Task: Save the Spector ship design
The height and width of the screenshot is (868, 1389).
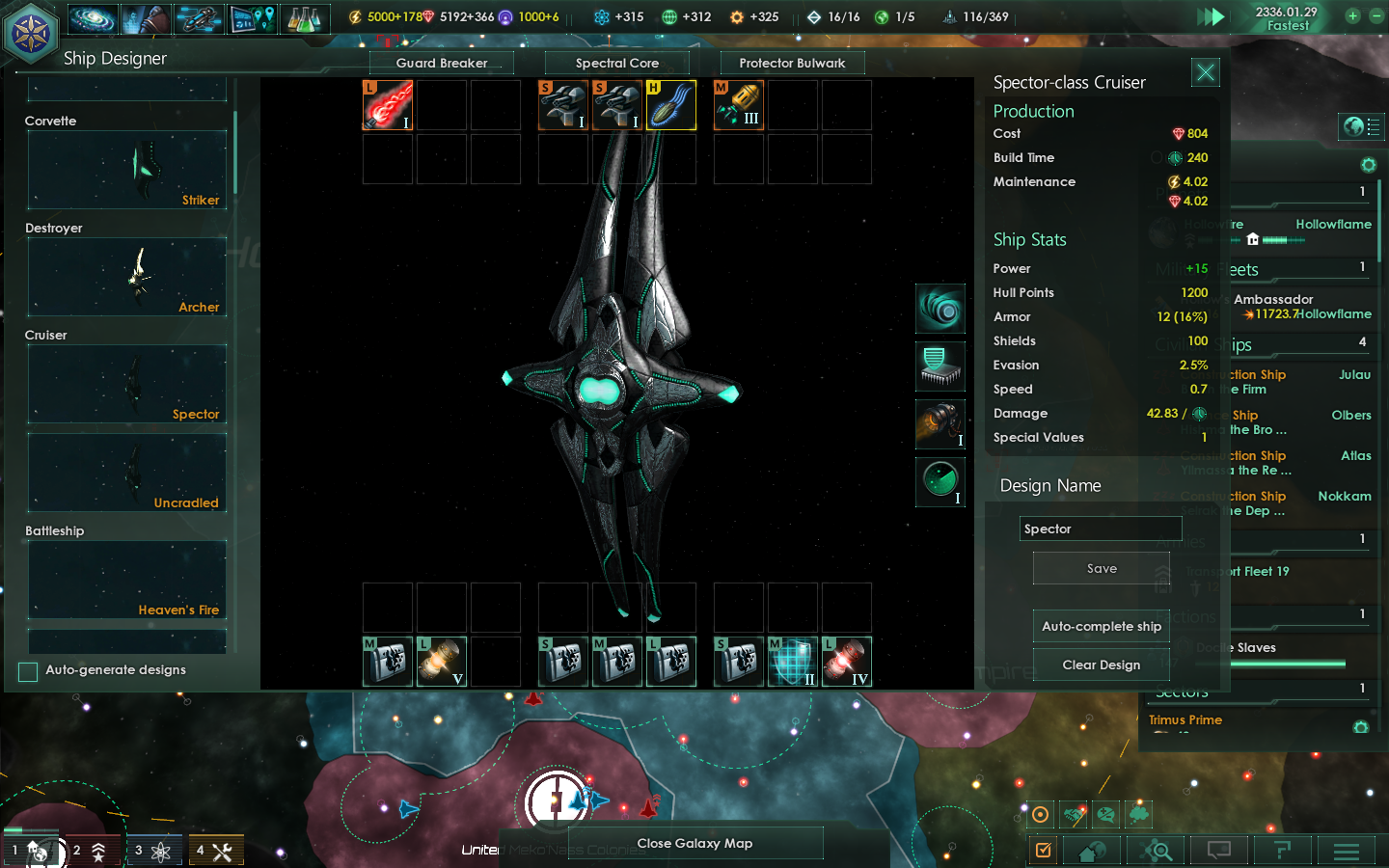Action: pos(1101,569)
